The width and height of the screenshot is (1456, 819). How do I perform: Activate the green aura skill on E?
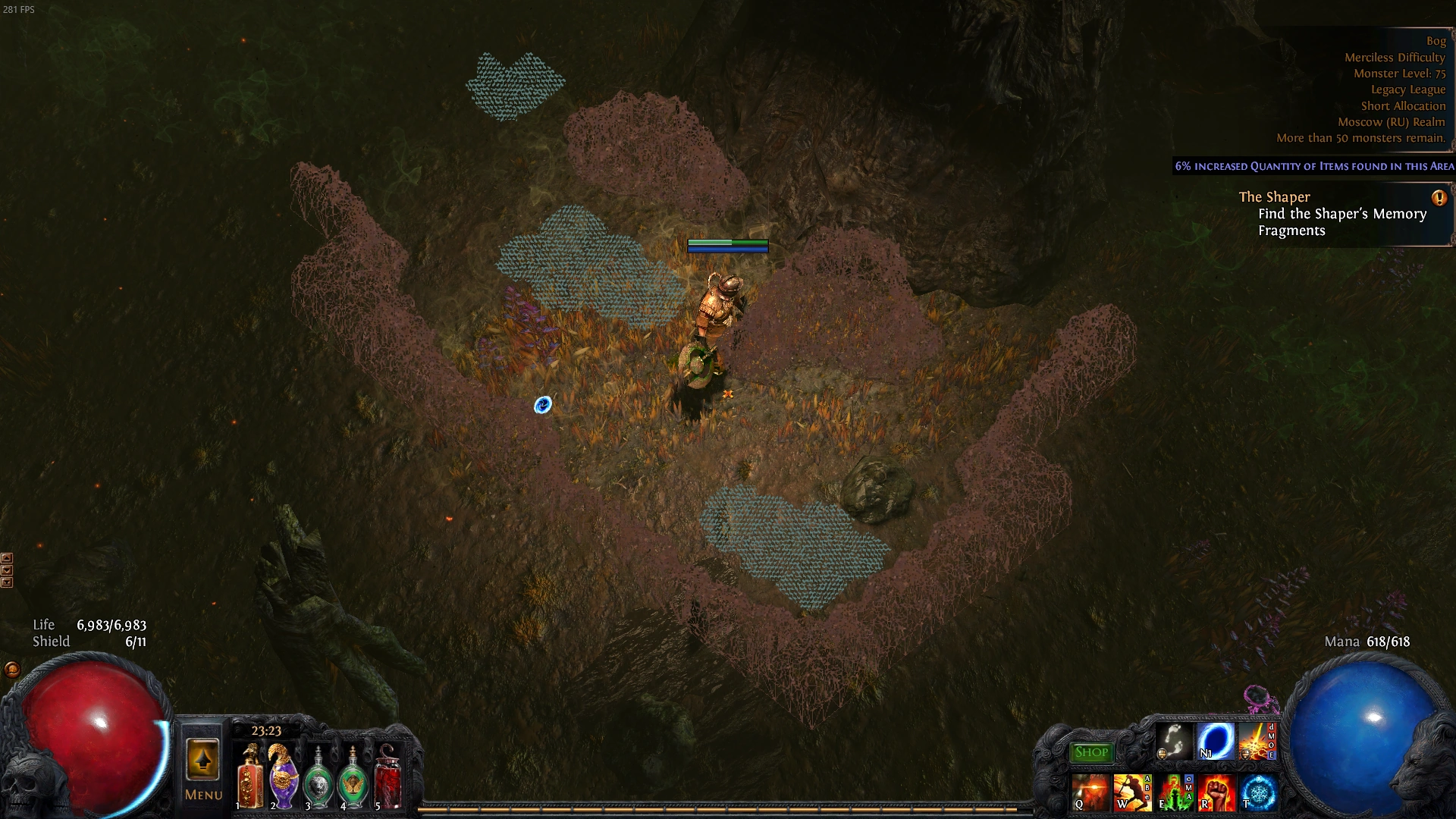(1174, 792)
